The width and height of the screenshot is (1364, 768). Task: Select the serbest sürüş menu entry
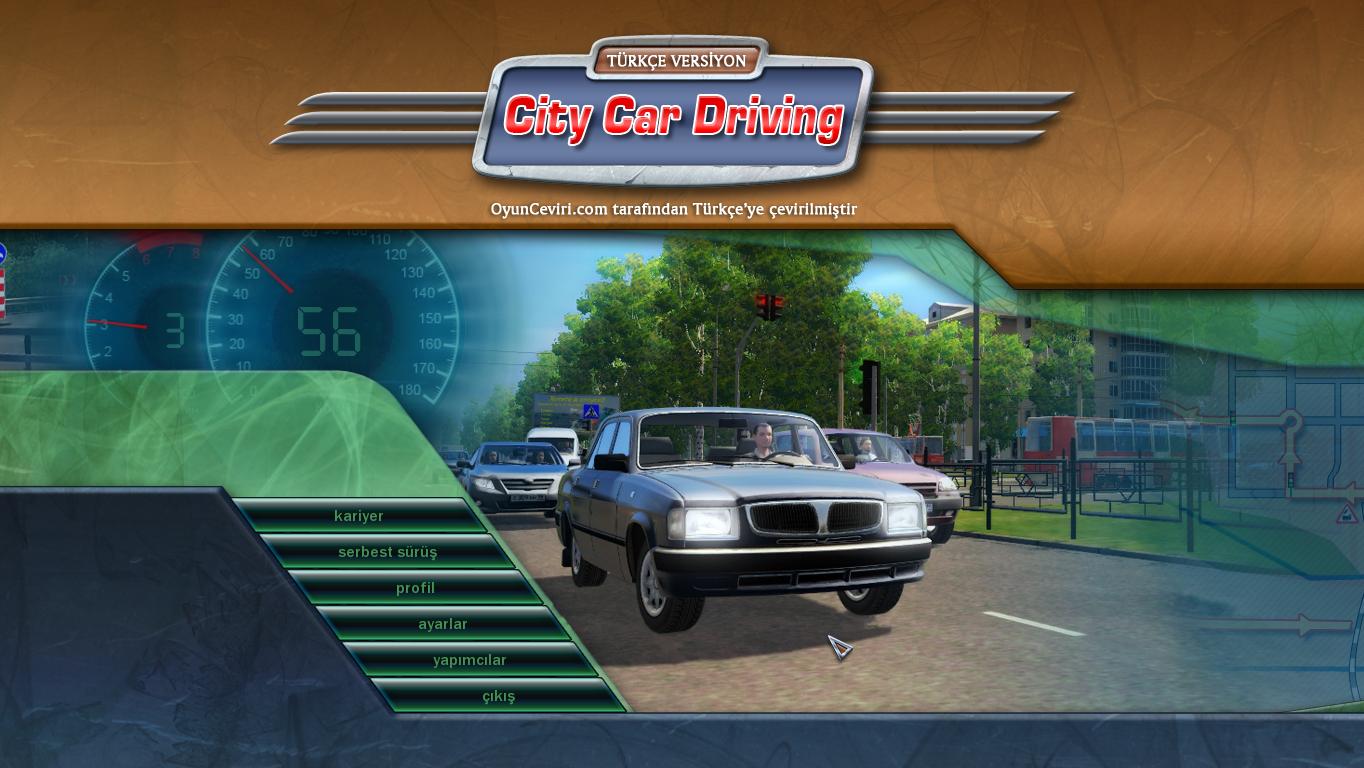pyautogui.click(x=387, y=551)
